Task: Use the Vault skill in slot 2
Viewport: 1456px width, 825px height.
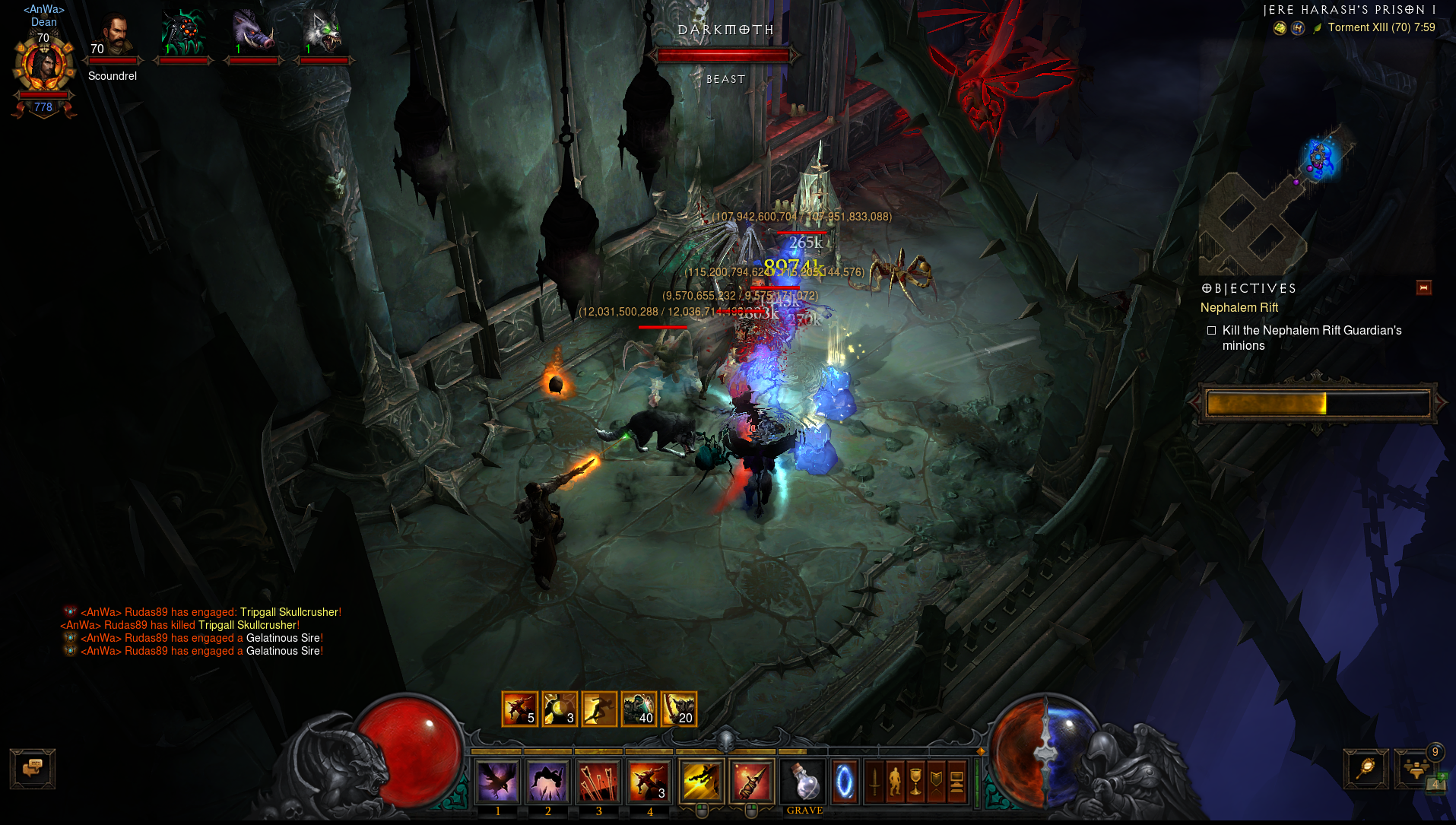Action: point(547,782)
